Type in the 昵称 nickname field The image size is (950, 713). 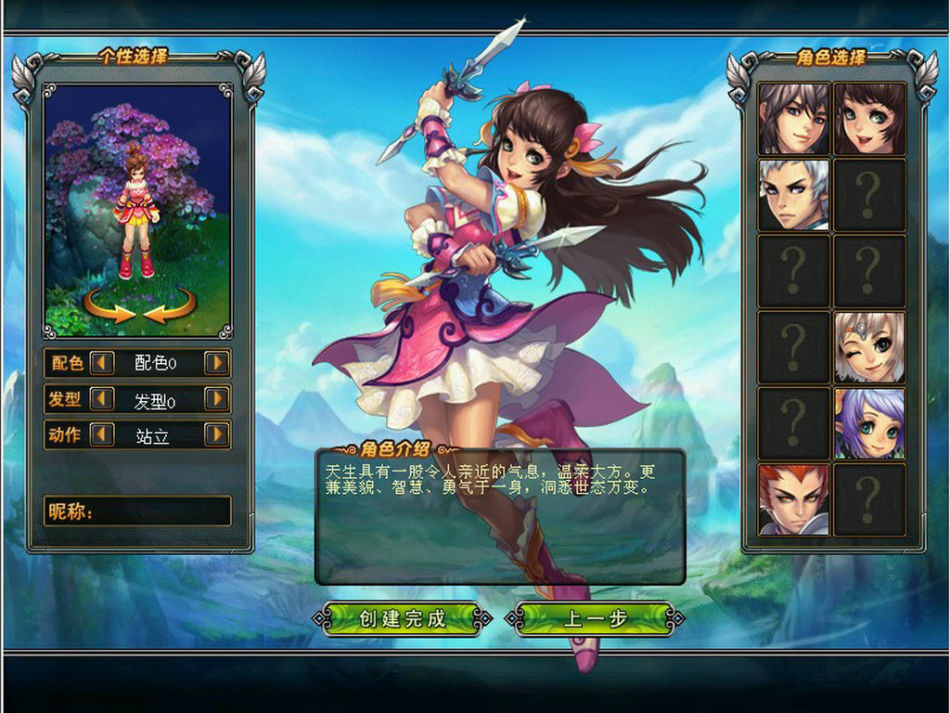tap(162, 512)
